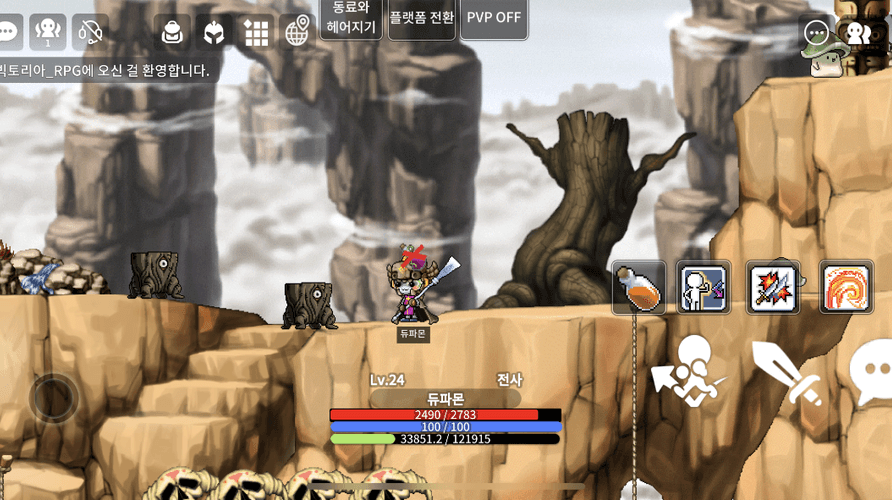
Task: Tap the sword attack button
Action: pos(785,372)
